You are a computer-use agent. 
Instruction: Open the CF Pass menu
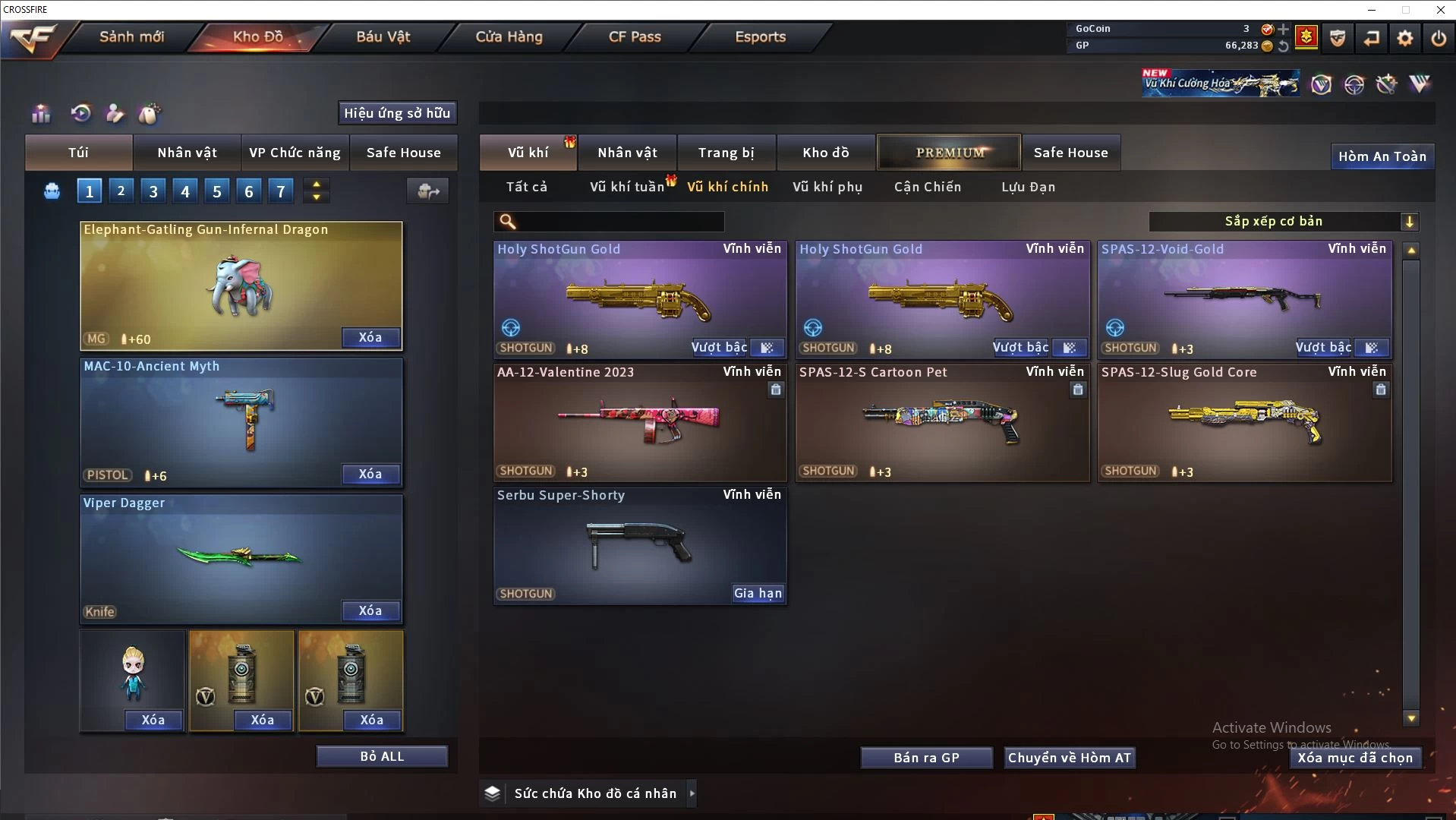[635, 36]
